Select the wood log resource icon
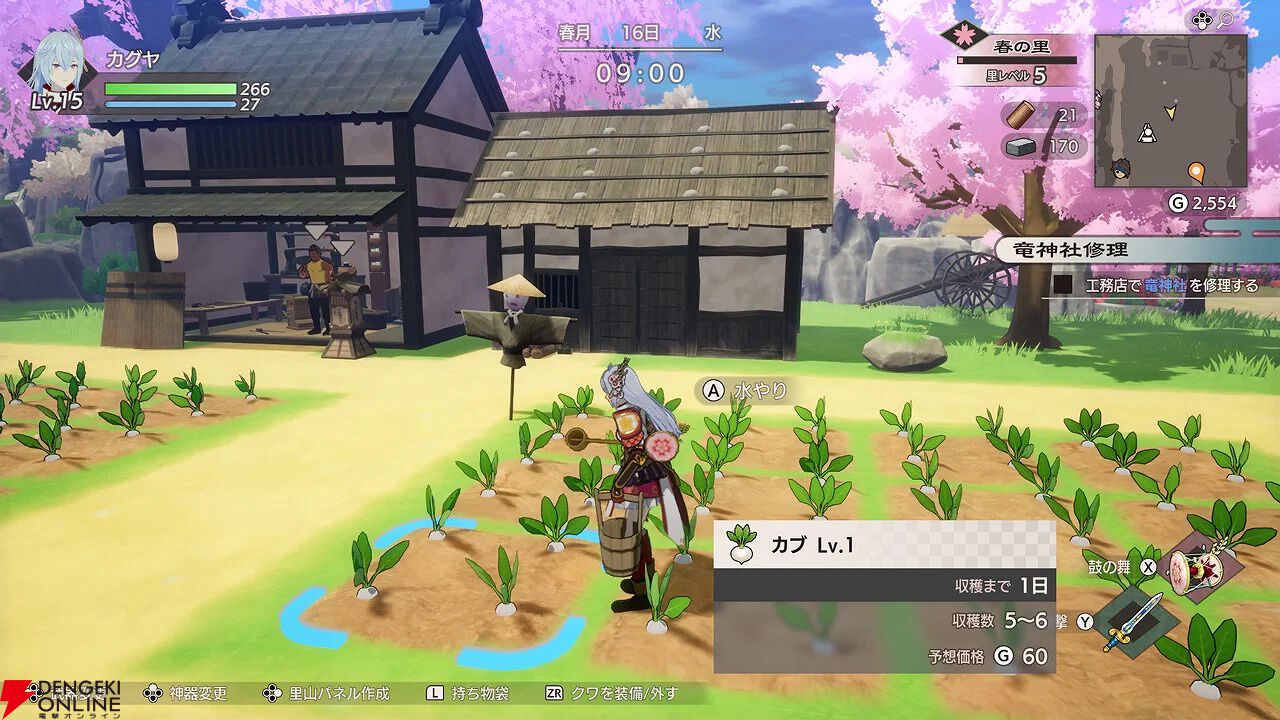 [x=1019, y=115]
